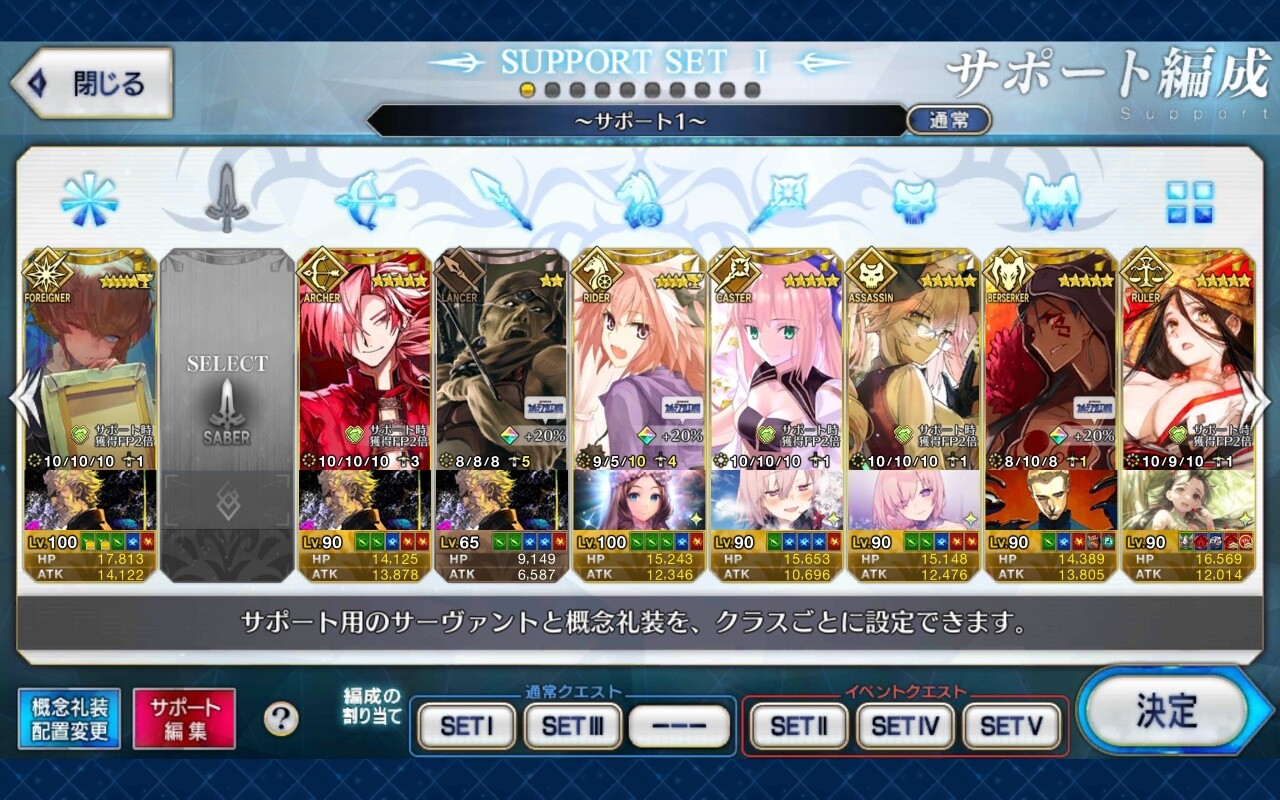Image resolution: width=1280 pixels, height=800 pixels.
Task: Assign SET I to normal quests
Action: (x=466, y=726)
